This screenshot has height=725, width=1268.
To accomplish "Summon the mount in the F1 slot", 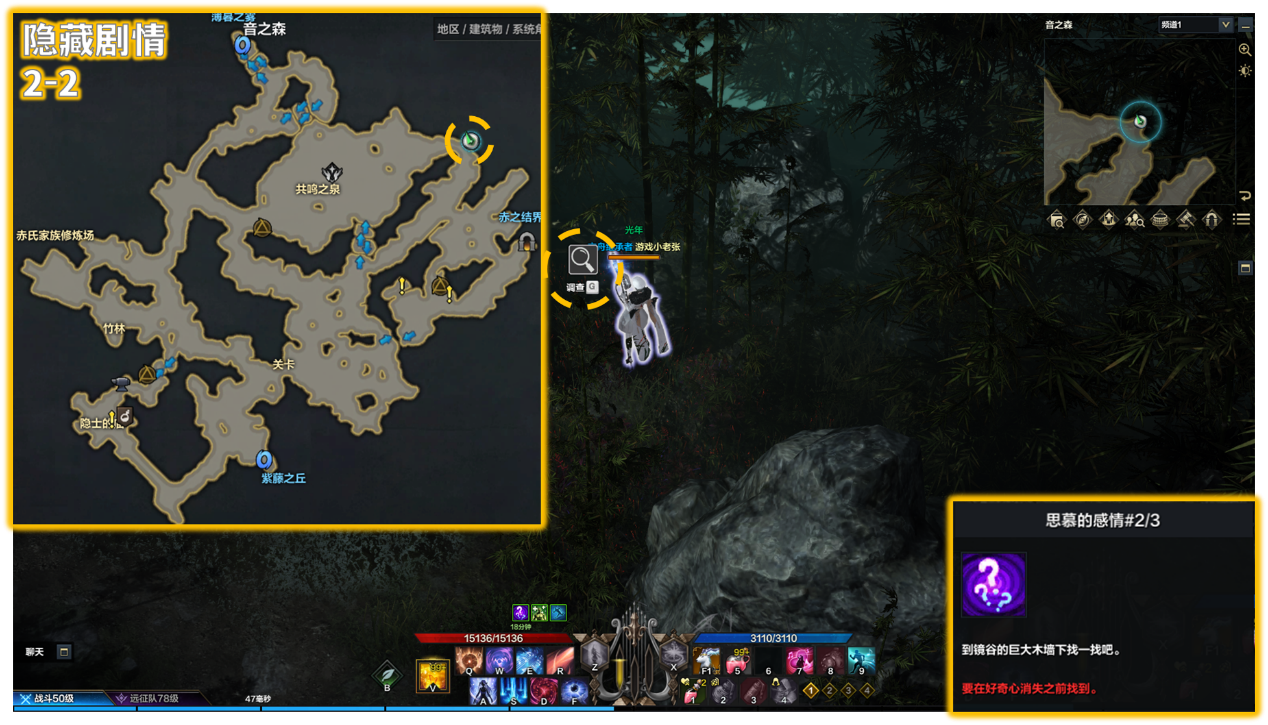I will point(707,660).
